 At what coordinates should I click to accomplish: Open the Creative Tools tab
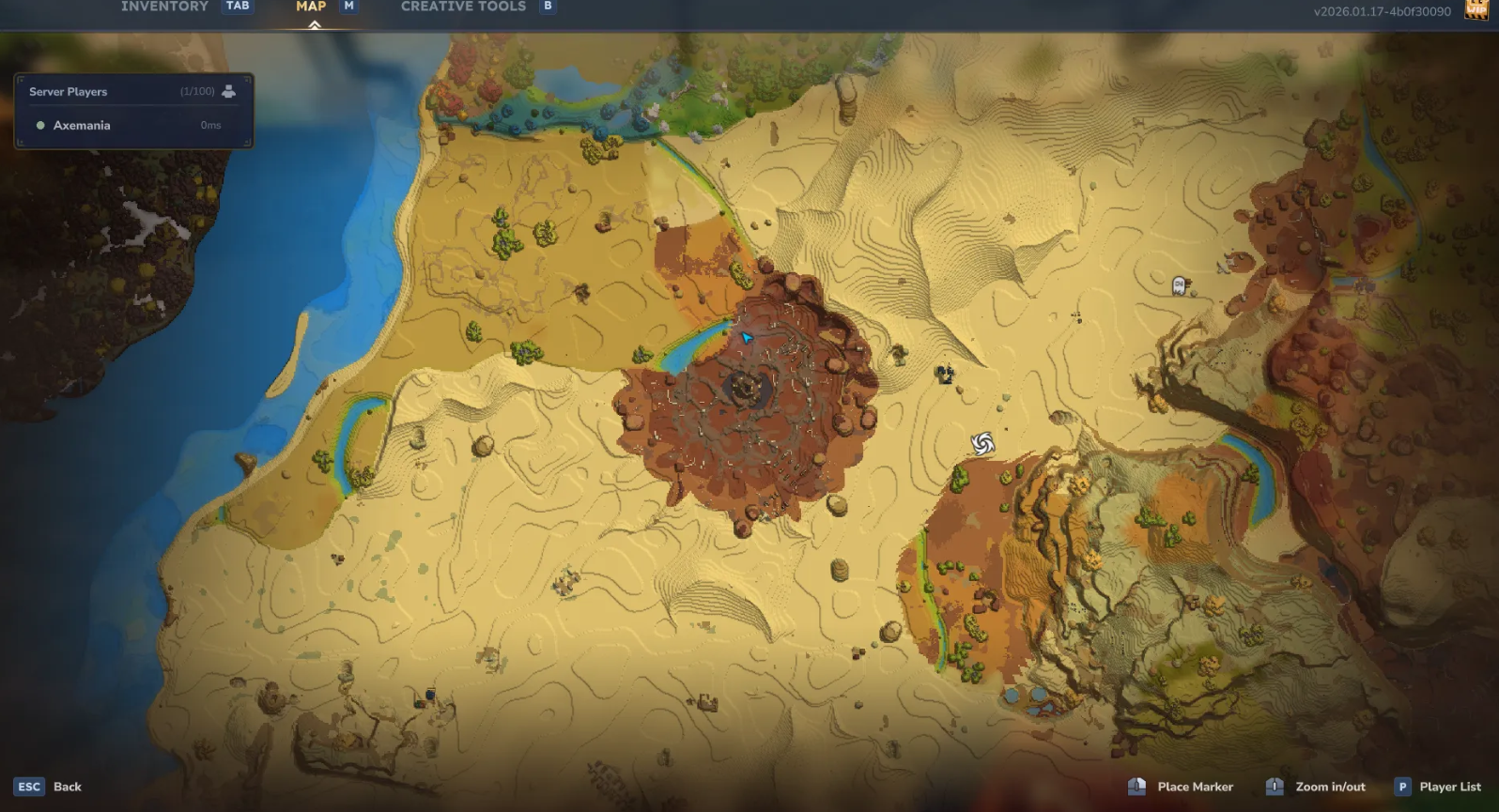coord(463,7)
